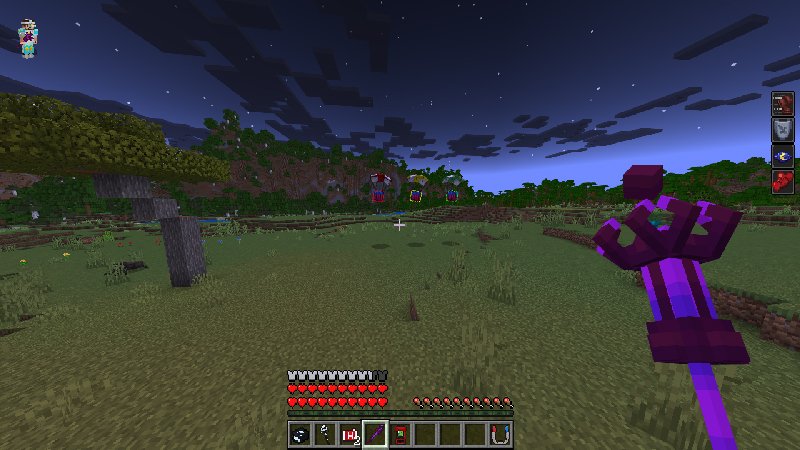Select the purple staff hotbar slot
This screenshot has width=800, height=450.
click(375, 434)
